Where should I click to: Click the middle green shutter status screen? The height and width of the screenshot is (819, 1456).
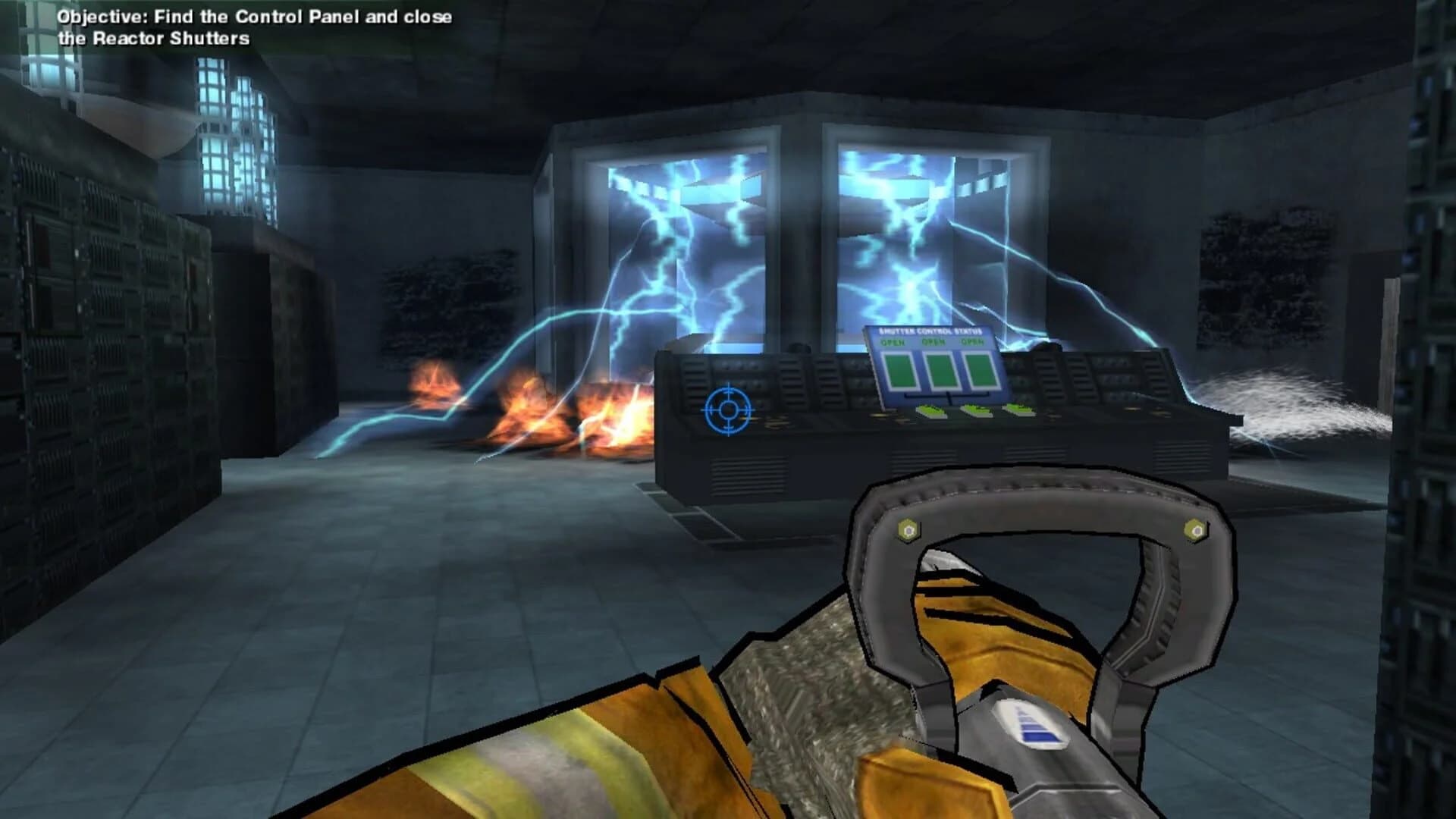[943, 372]
